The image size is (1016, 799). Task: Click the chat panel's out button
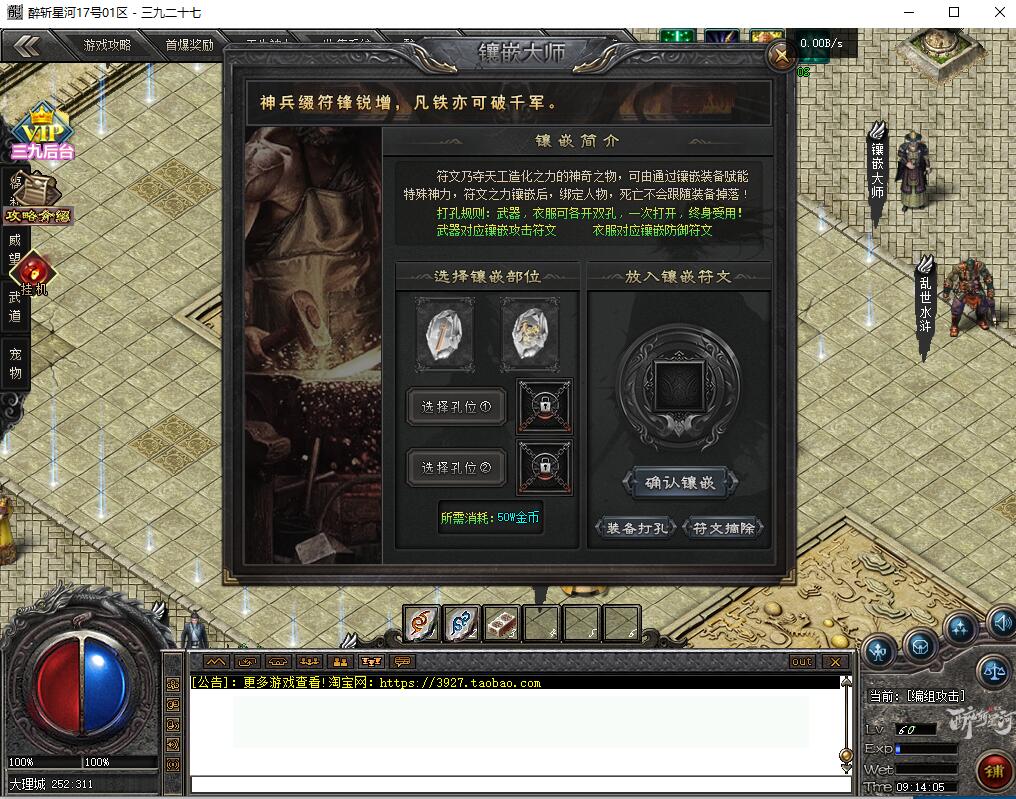[802, 662]
